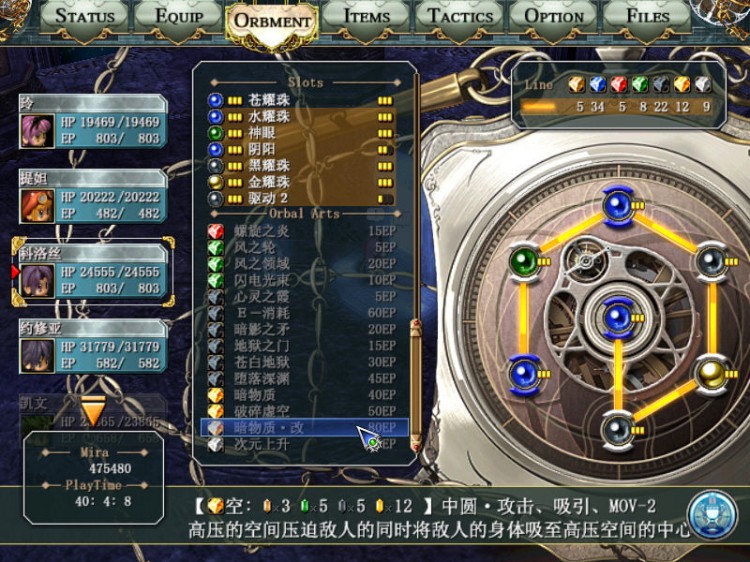Go to the Tactics tab
The image size is (750, 562).
[x=461, y=15]
